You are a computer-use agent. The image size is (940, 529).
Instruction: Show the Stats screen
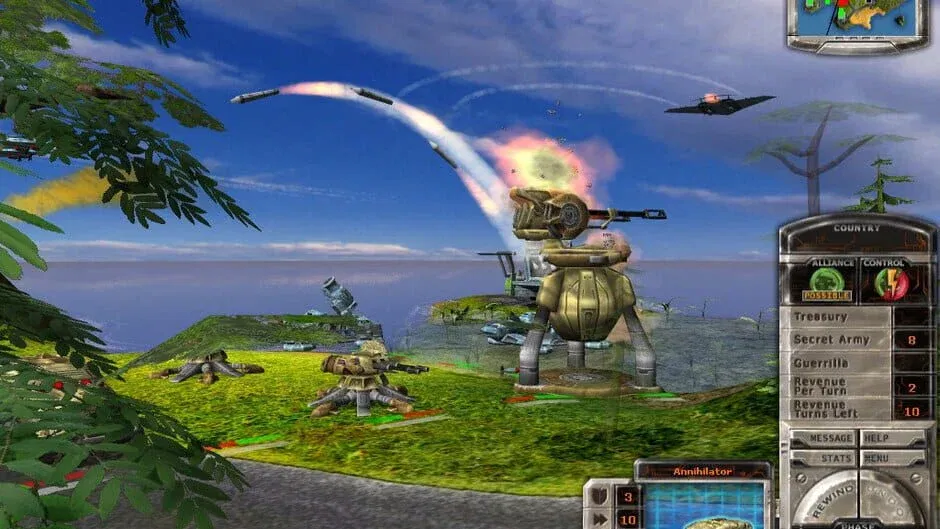(824, 458)
